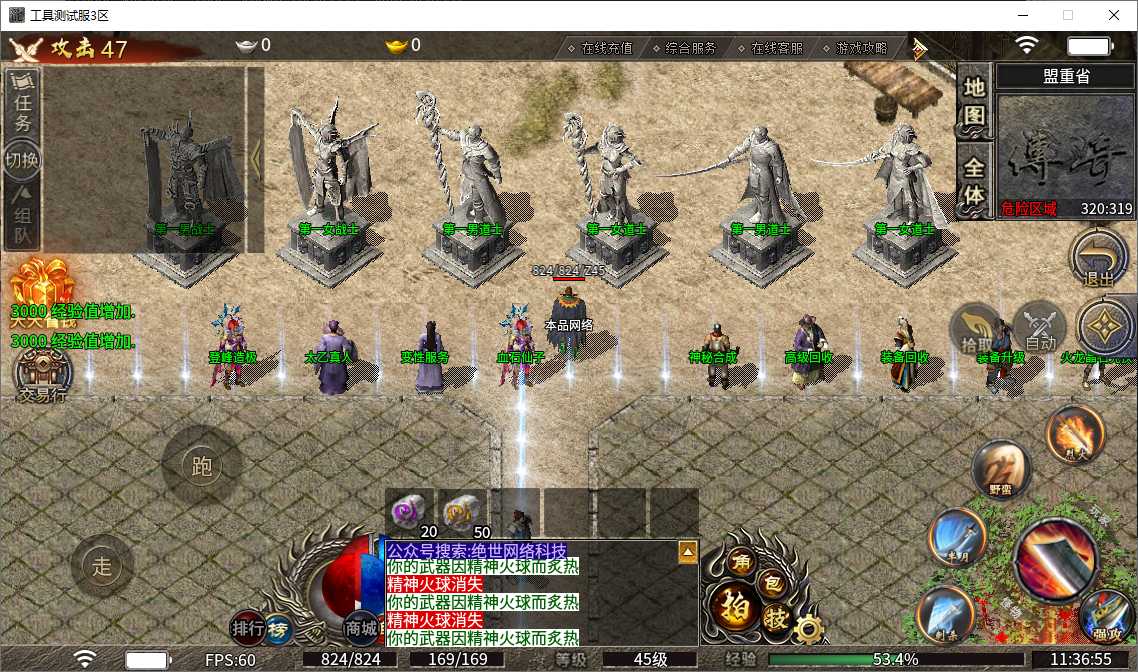Viewport: 1138px width, 672px height.
Task: Open the 商城 shop
Action: 361,628
